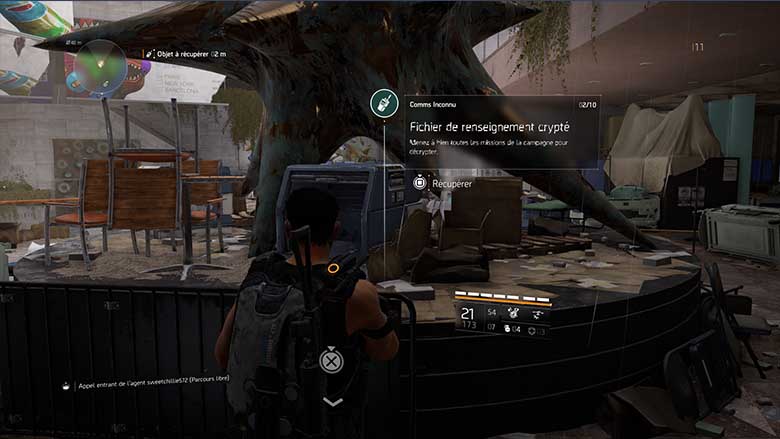Click the circled X icon above the chevron
This screenshot has width=780, height=439.
pyautogui.click(x=331, y=361)
